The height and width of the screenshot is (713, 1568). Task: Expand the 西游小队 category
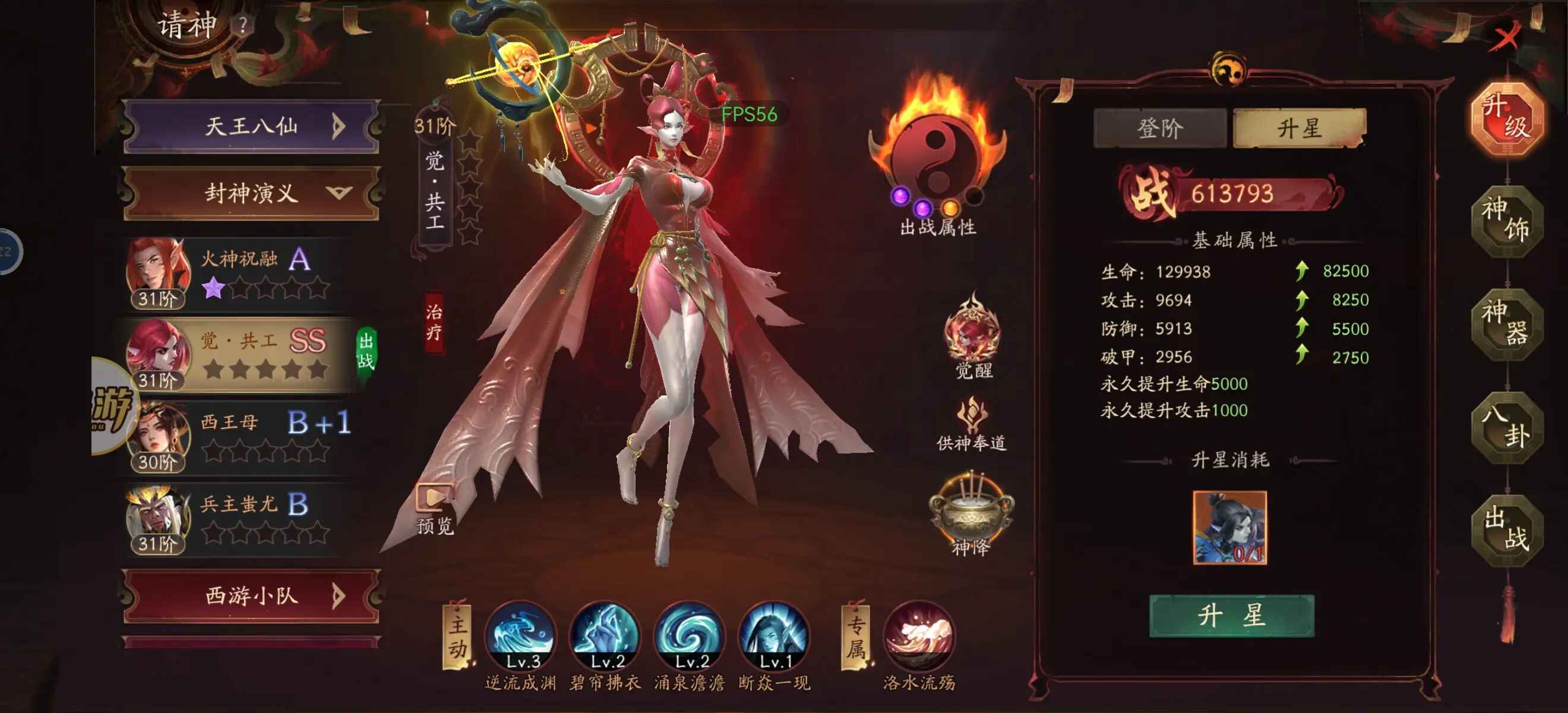251,595
